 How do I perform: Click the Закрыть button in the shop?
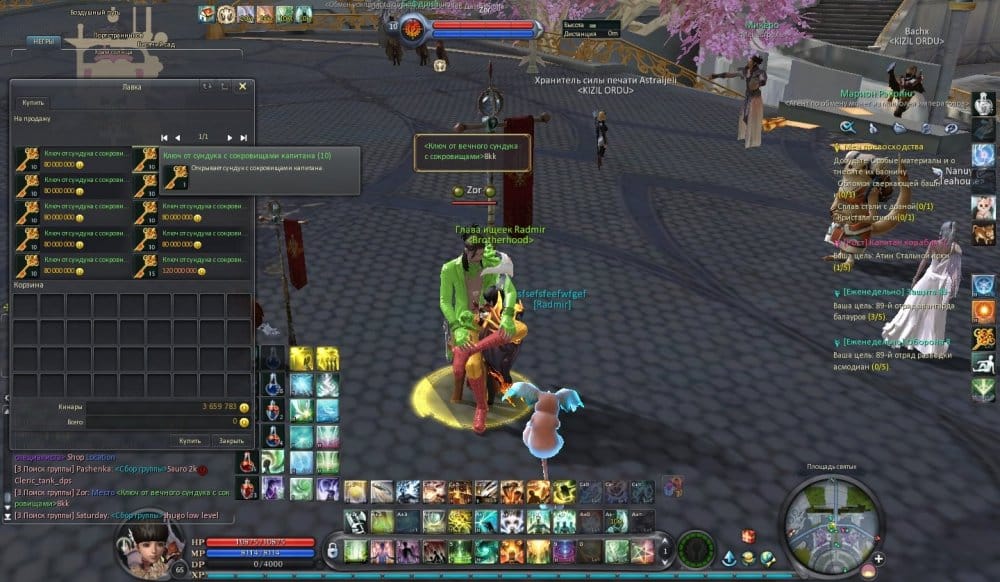pos(231,440)
